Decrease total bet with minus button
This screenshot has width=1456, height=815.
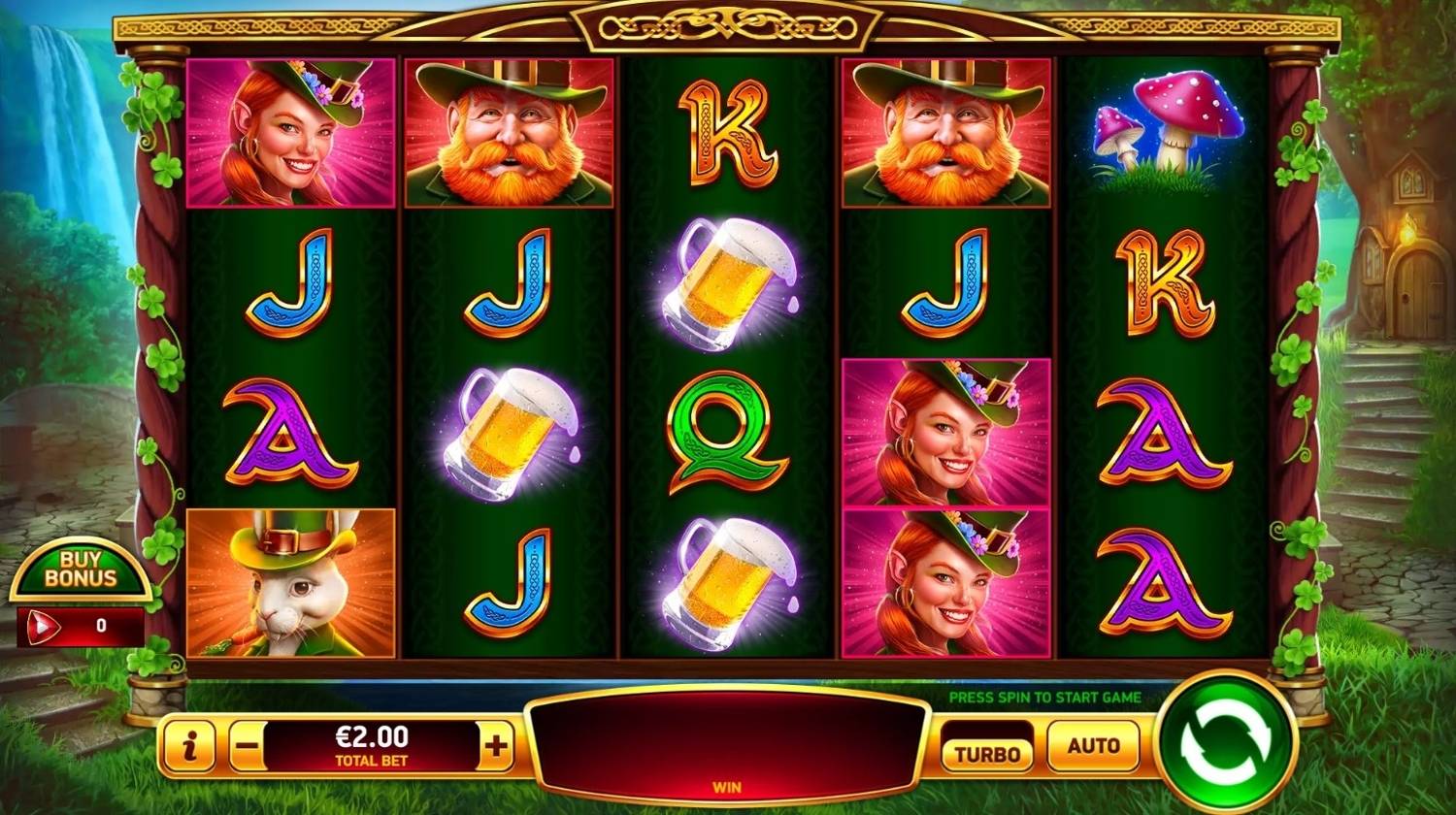(x=248, y=747)
